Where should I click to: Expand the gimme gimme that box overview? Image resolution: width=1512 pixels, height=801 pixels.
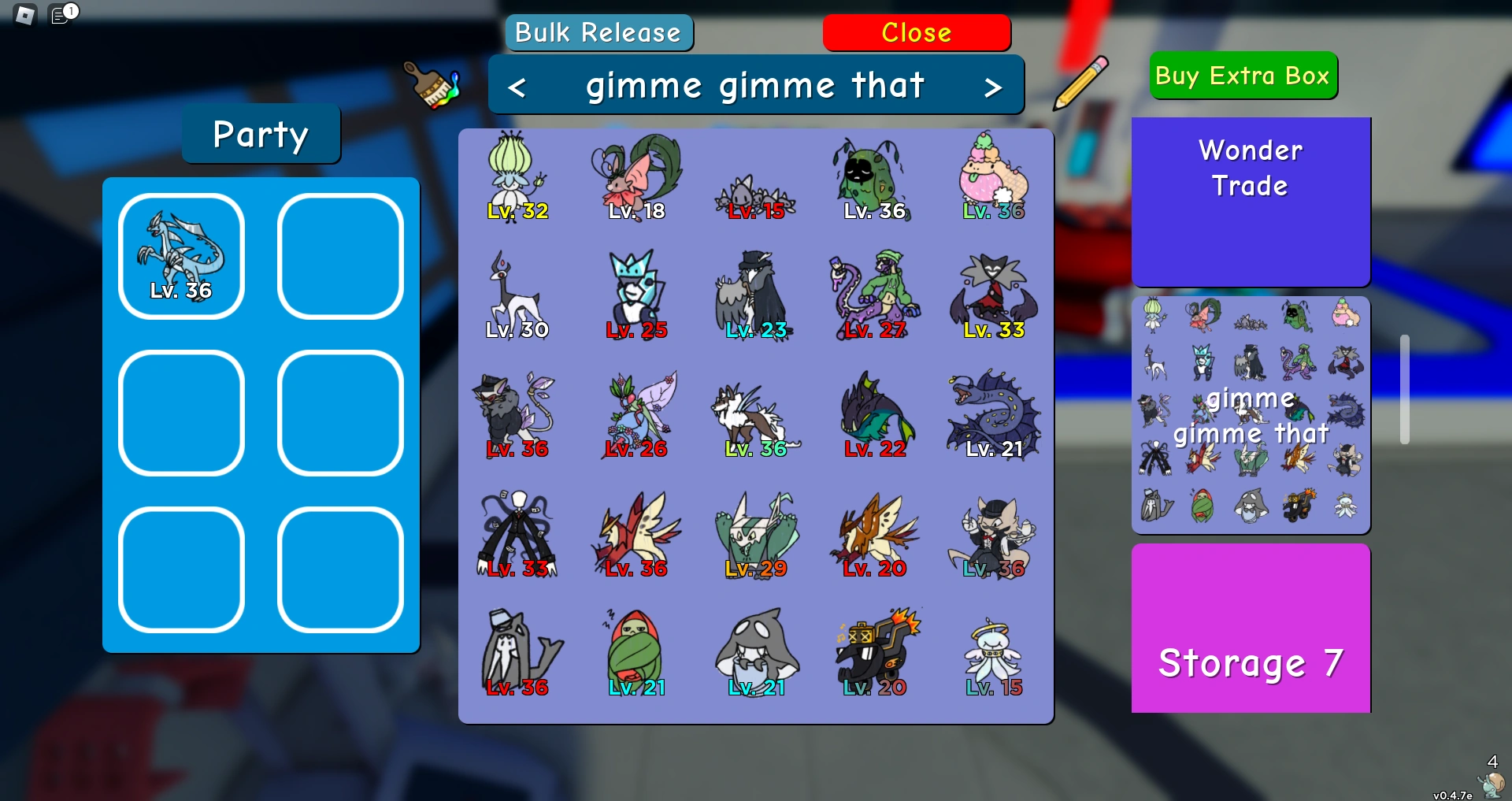(x=1251, y=415)
